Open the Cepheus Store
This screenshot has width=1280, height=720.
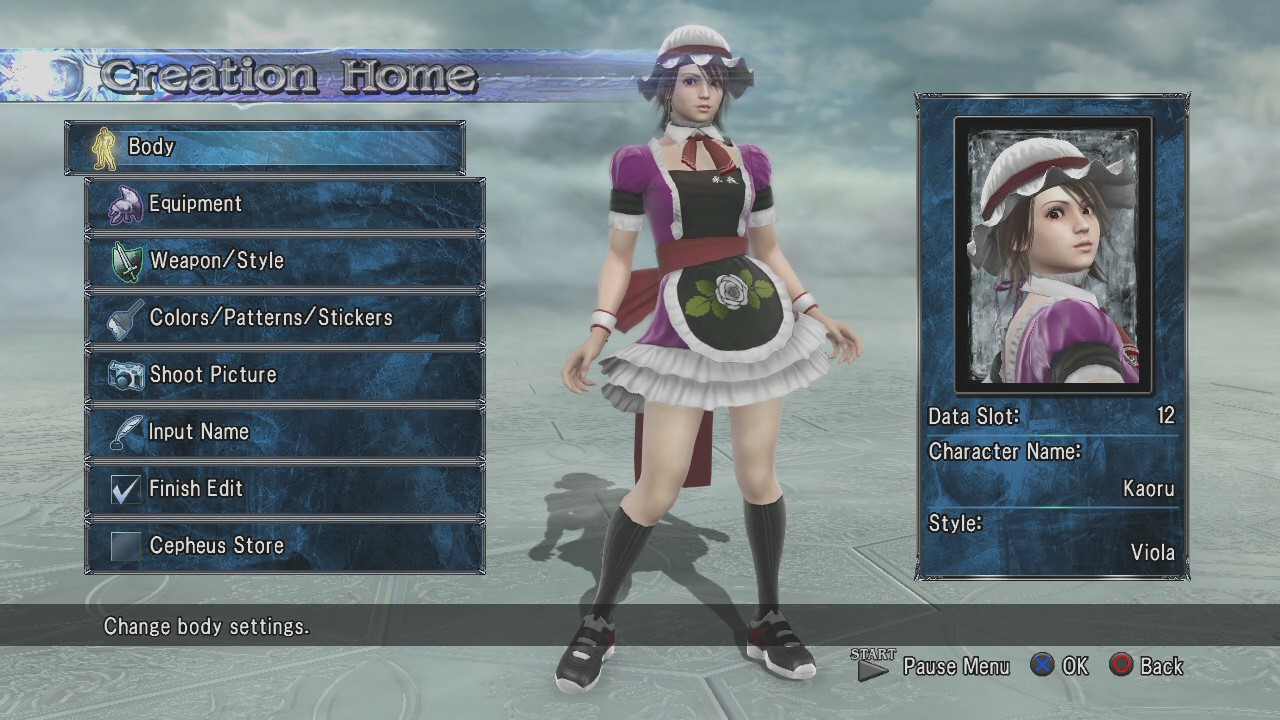pos(285,546)
